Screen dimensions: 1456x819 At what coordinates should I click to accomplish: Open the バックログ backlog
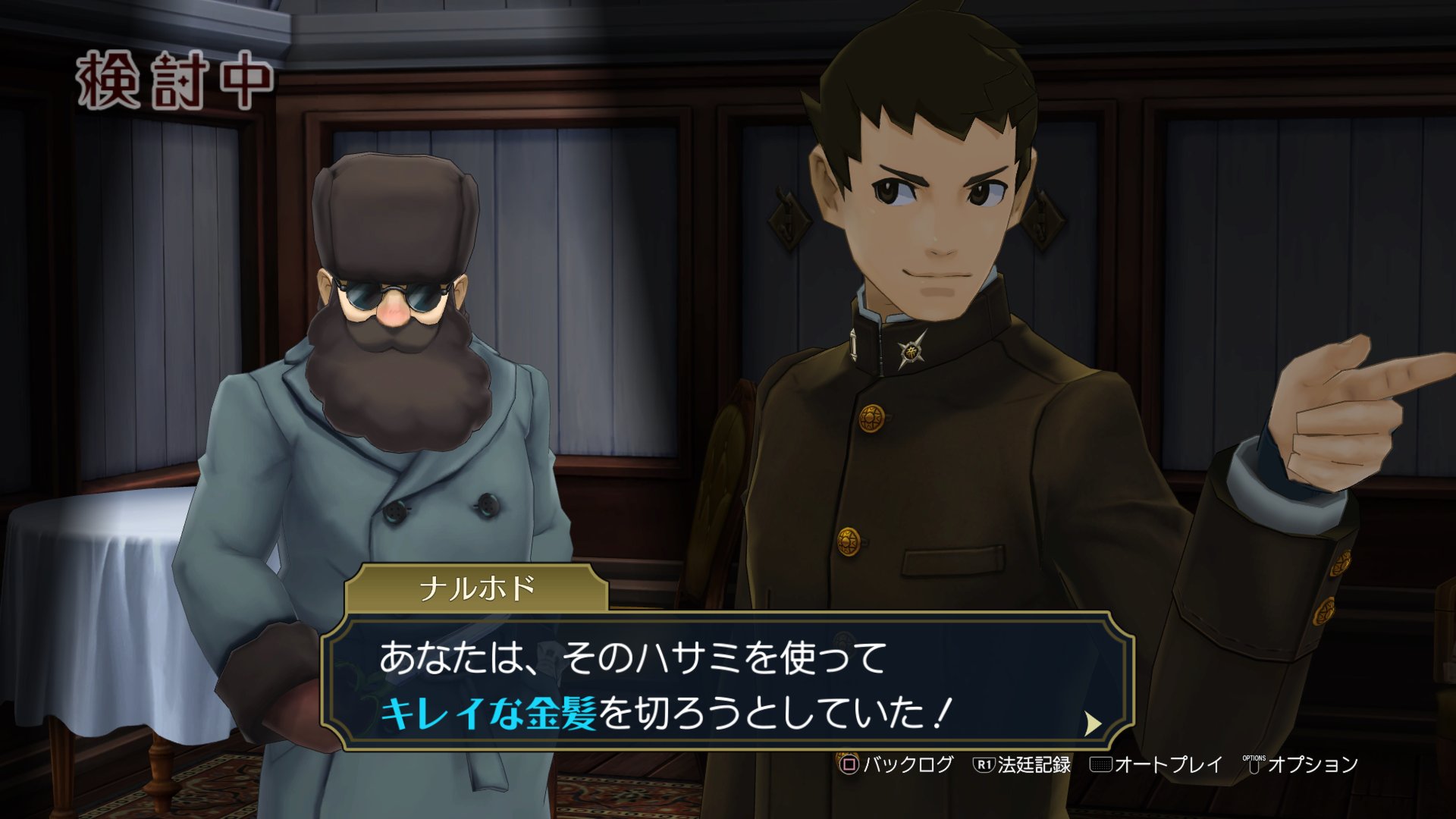896,764
